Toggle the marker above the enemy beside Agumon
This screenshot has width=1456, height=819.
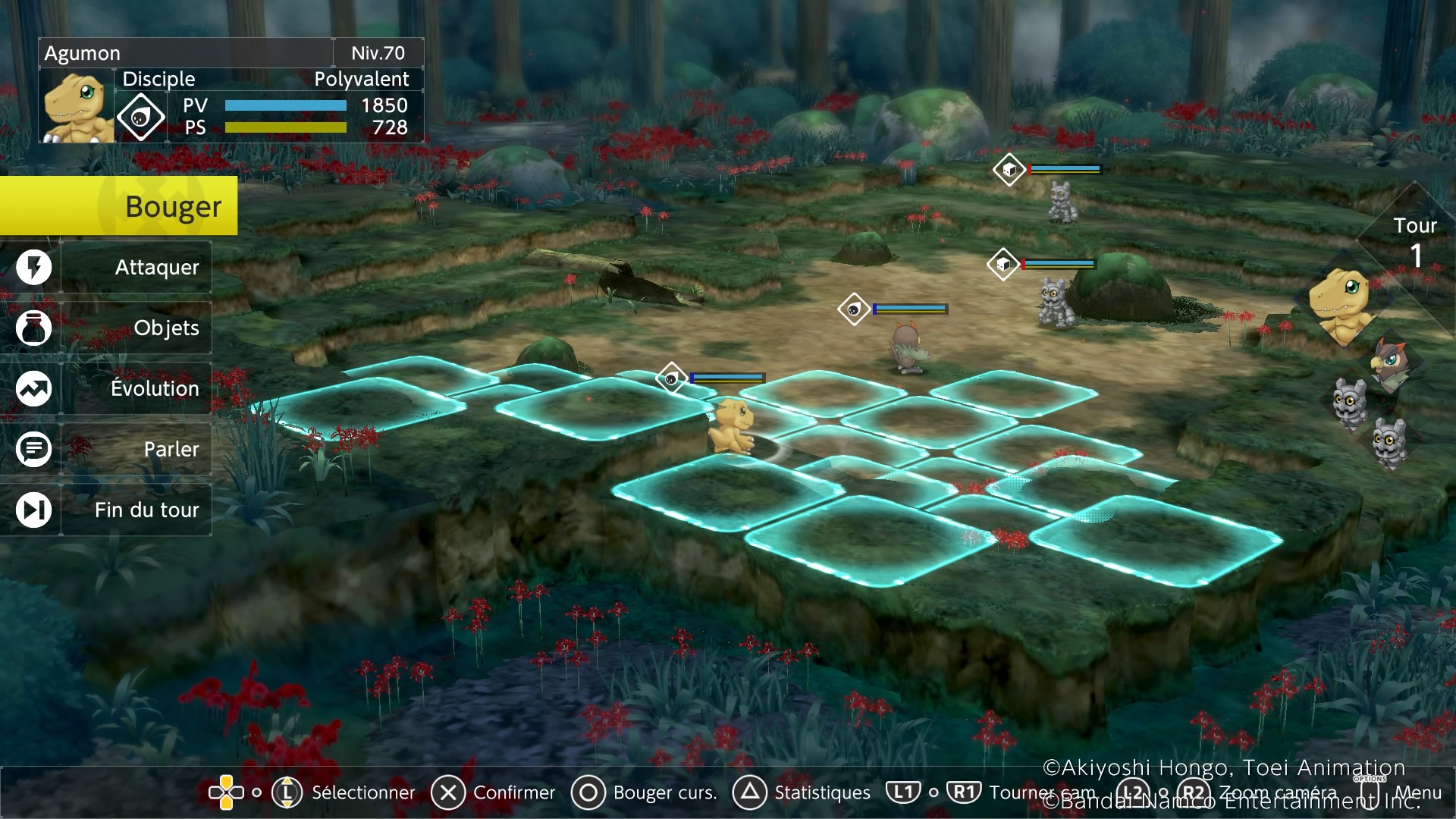[x=670, y=377]
